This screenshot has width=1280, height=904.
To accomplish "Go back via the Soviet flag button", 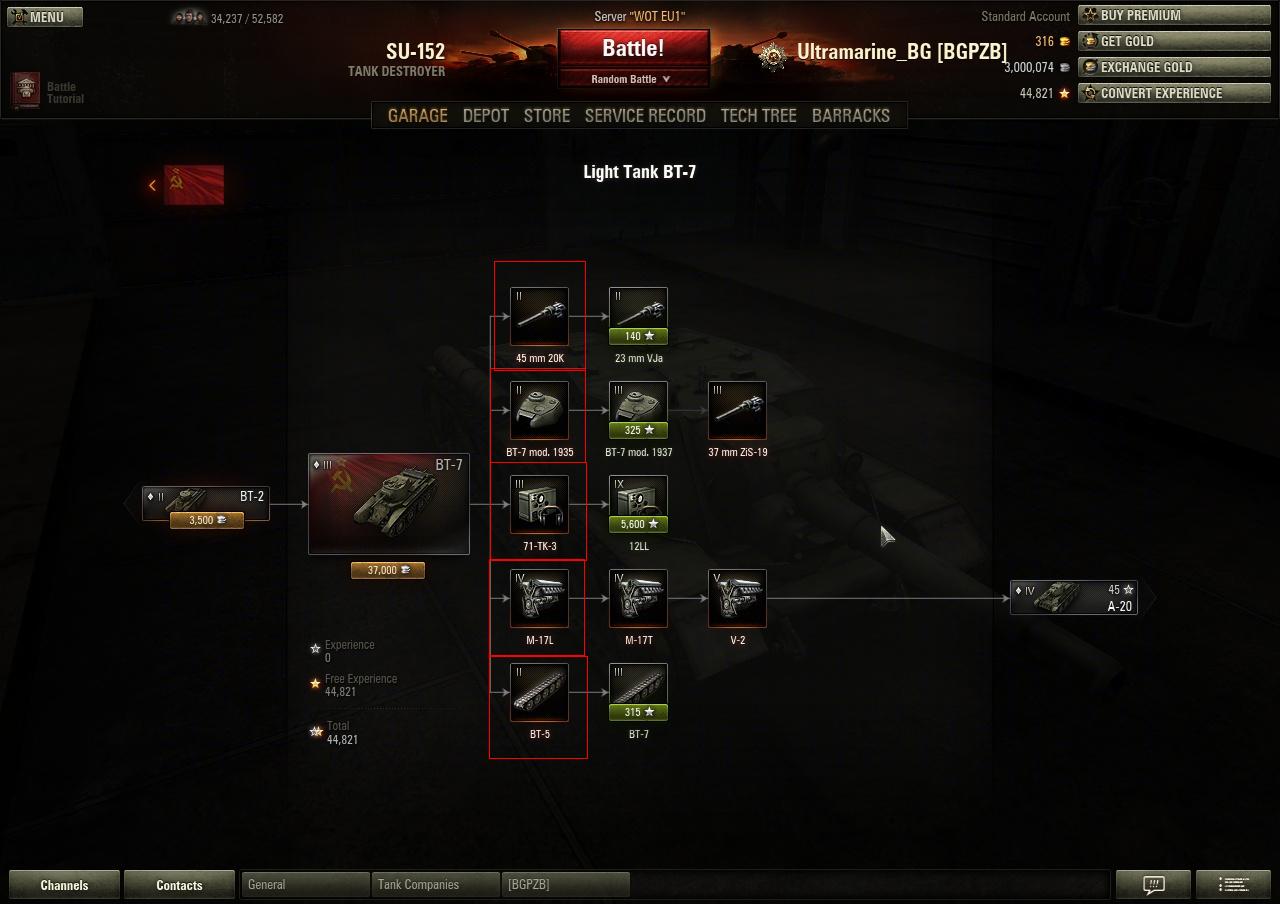I will pyautogui.click(x=193, y=185).
